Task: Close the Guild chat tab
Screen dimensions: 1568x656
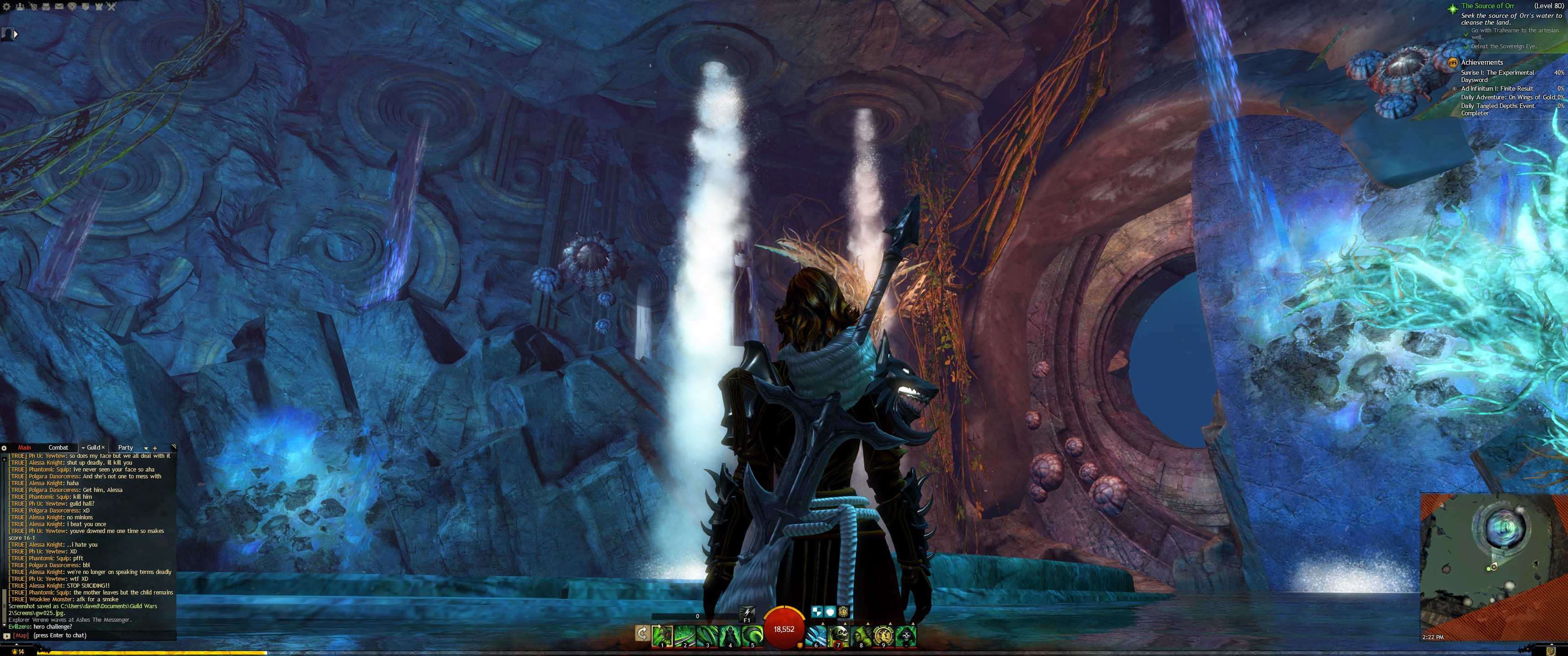Action: 103,448
